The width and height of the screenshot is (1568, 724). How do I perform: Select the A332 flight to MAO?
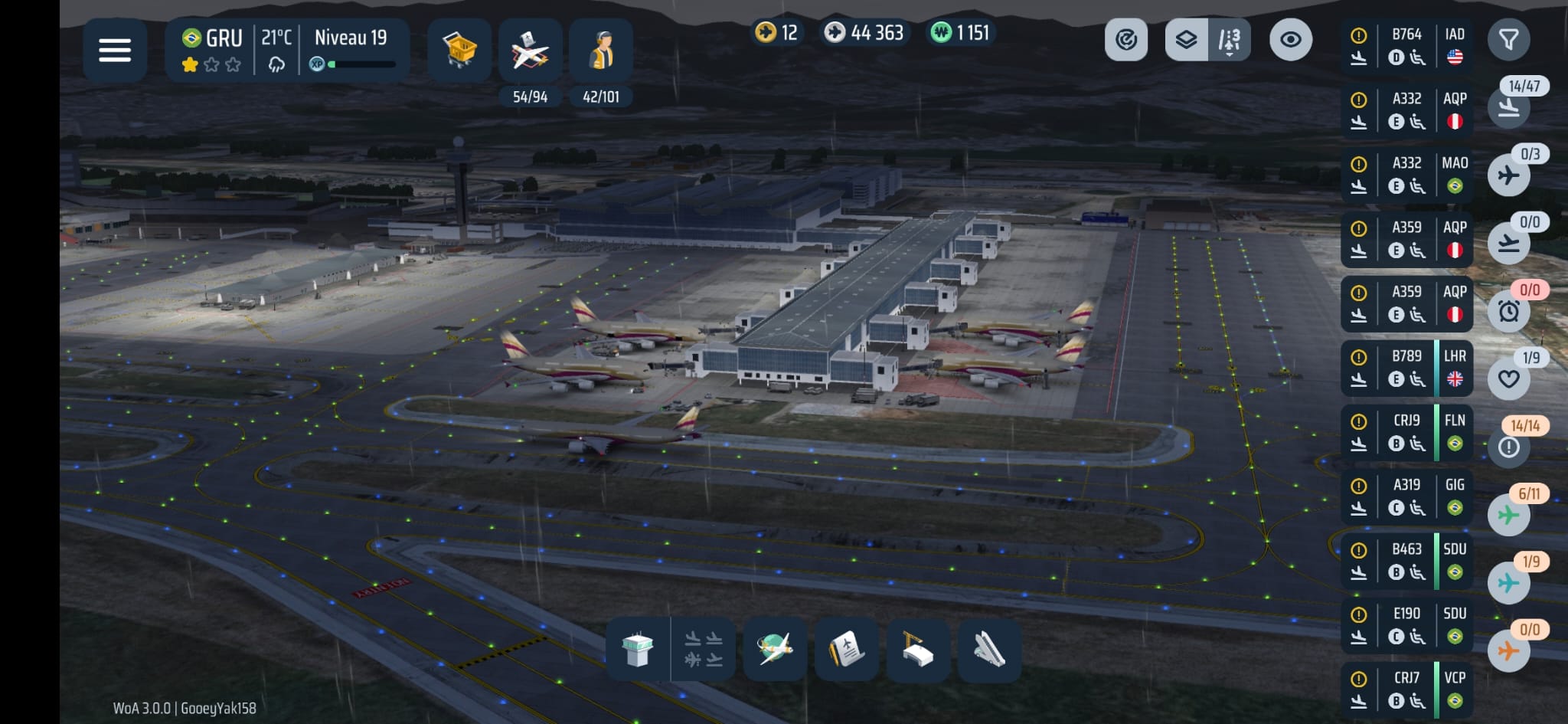point(1406,175)
